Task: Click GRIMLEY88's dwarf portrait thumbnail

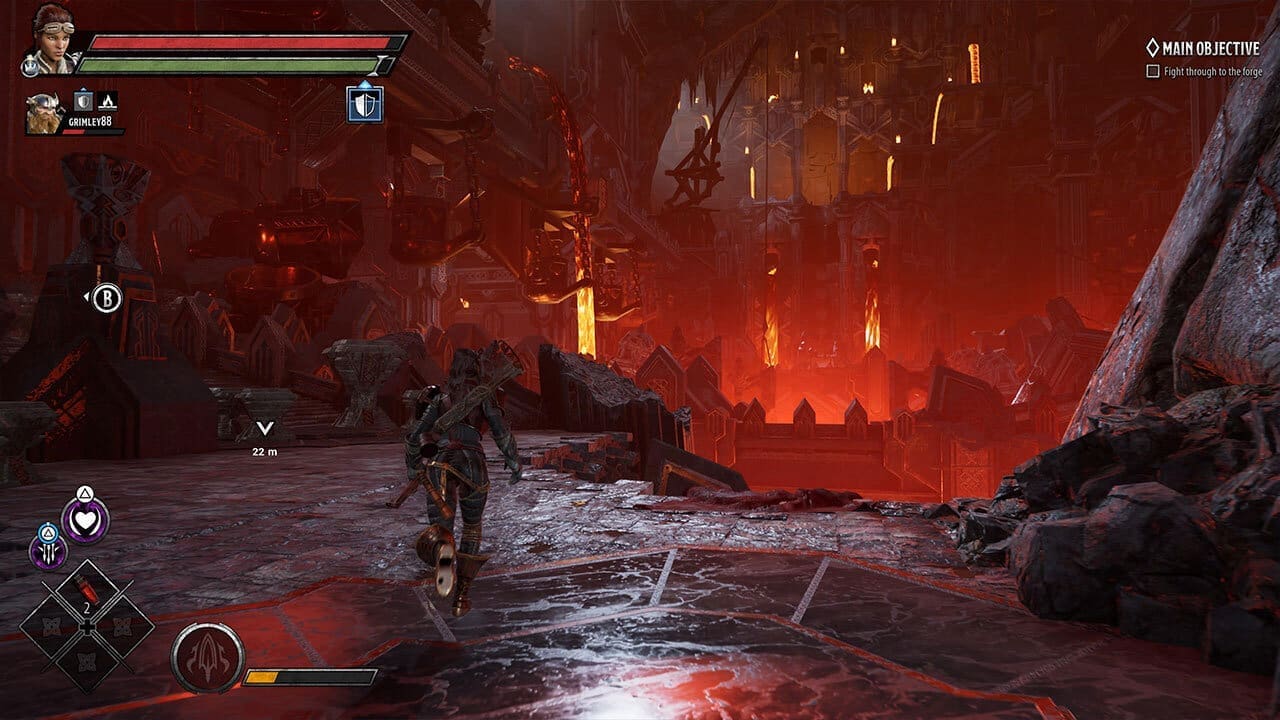Action: coord(44,113)
